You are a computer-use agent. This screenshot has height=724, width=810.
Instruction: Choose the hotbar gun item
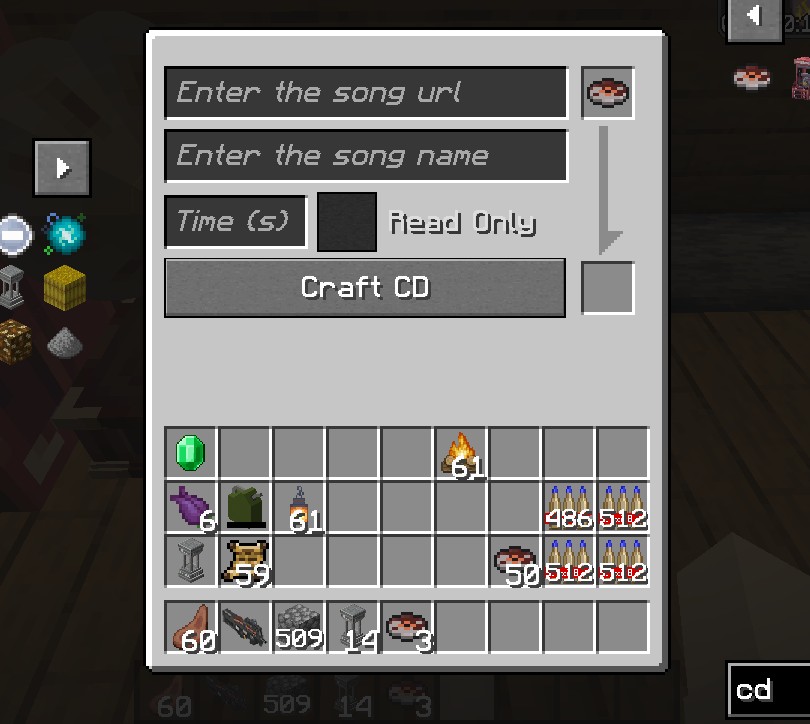pos(245,627)
